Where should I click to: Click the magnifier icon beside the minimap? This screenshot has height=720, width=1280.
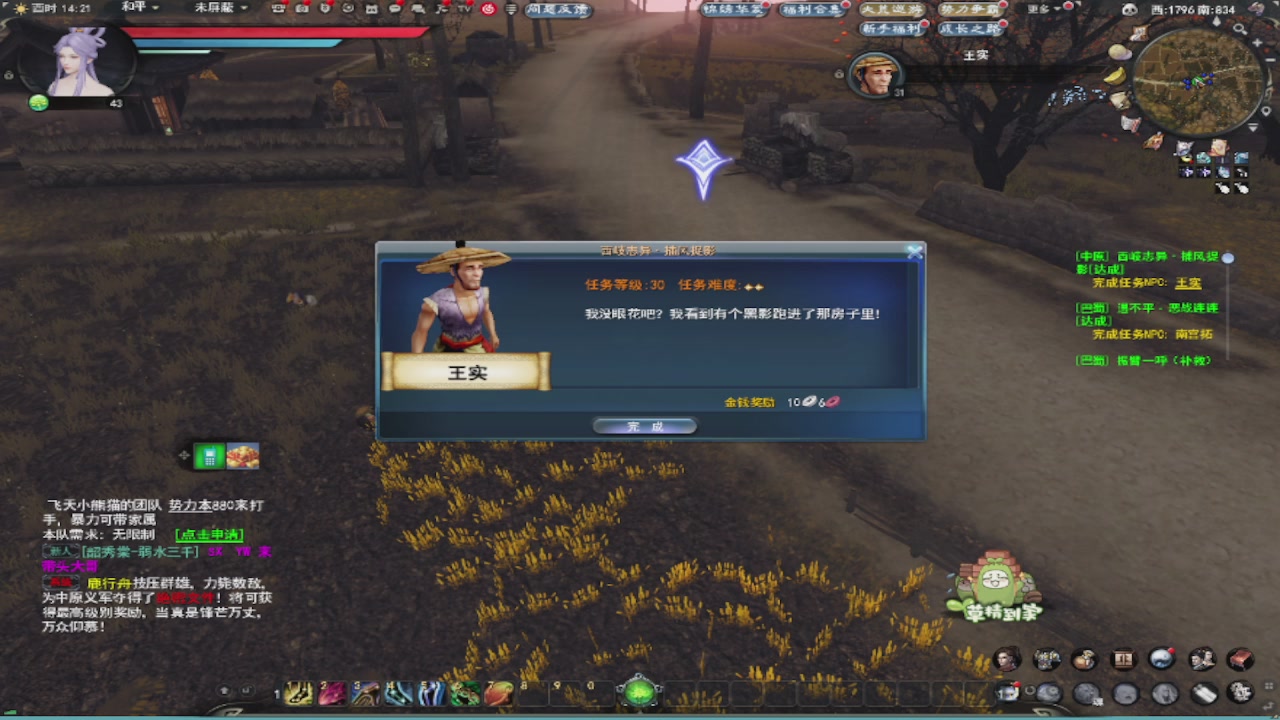click(x=1240, y=28)
